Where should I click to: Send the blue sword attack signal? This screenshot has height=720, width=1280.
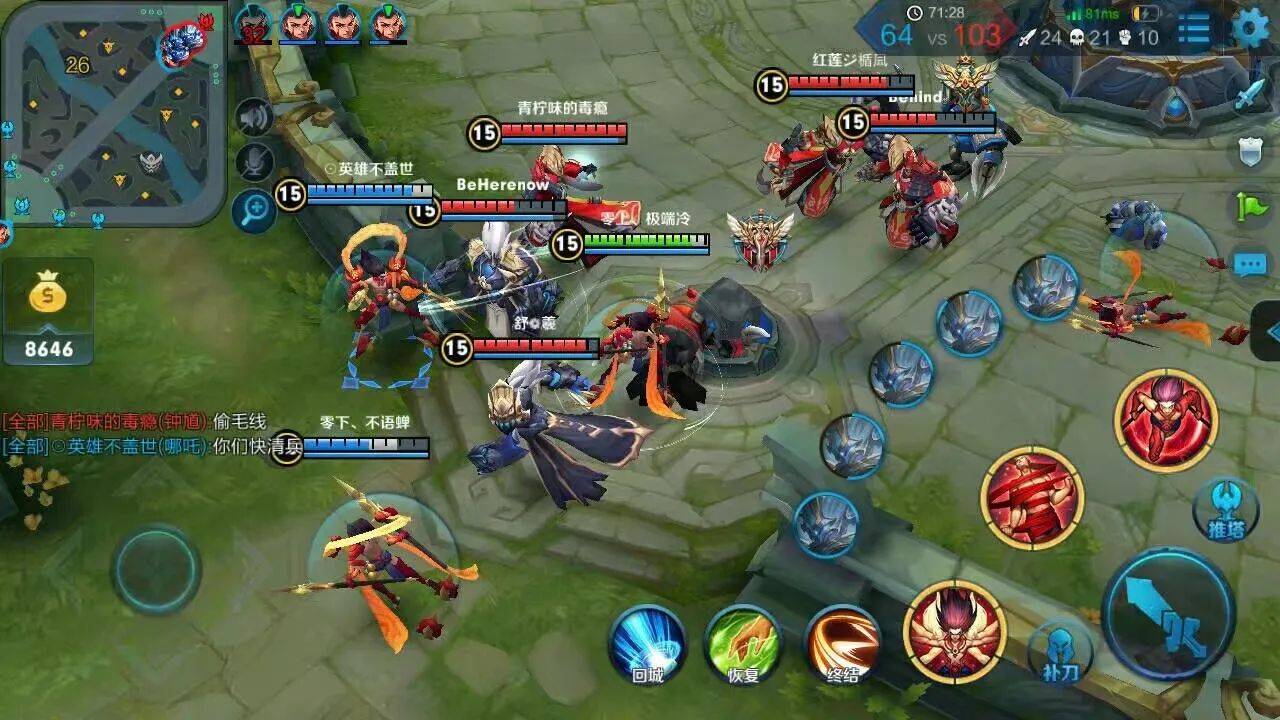(x=1250, y=96)
